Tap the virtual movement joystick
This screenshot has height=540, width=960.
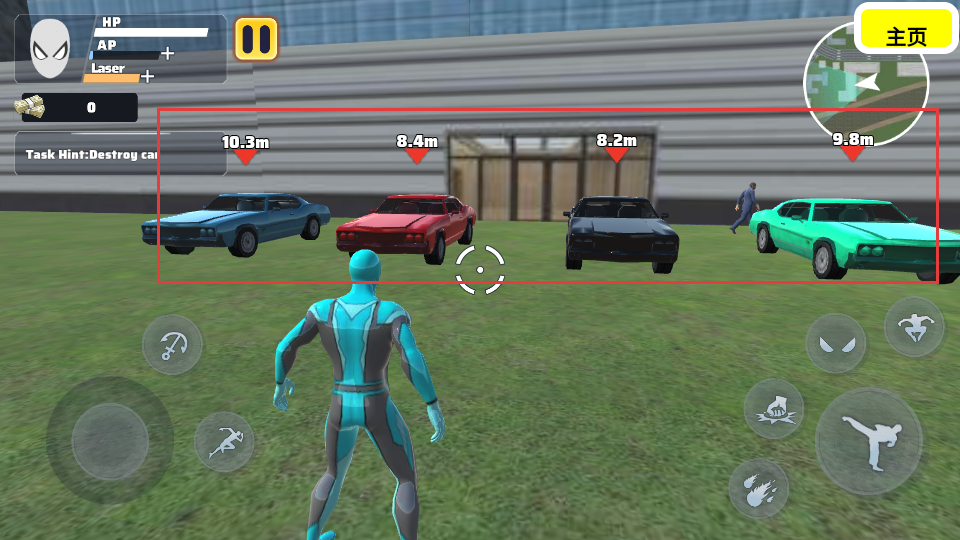110,440
